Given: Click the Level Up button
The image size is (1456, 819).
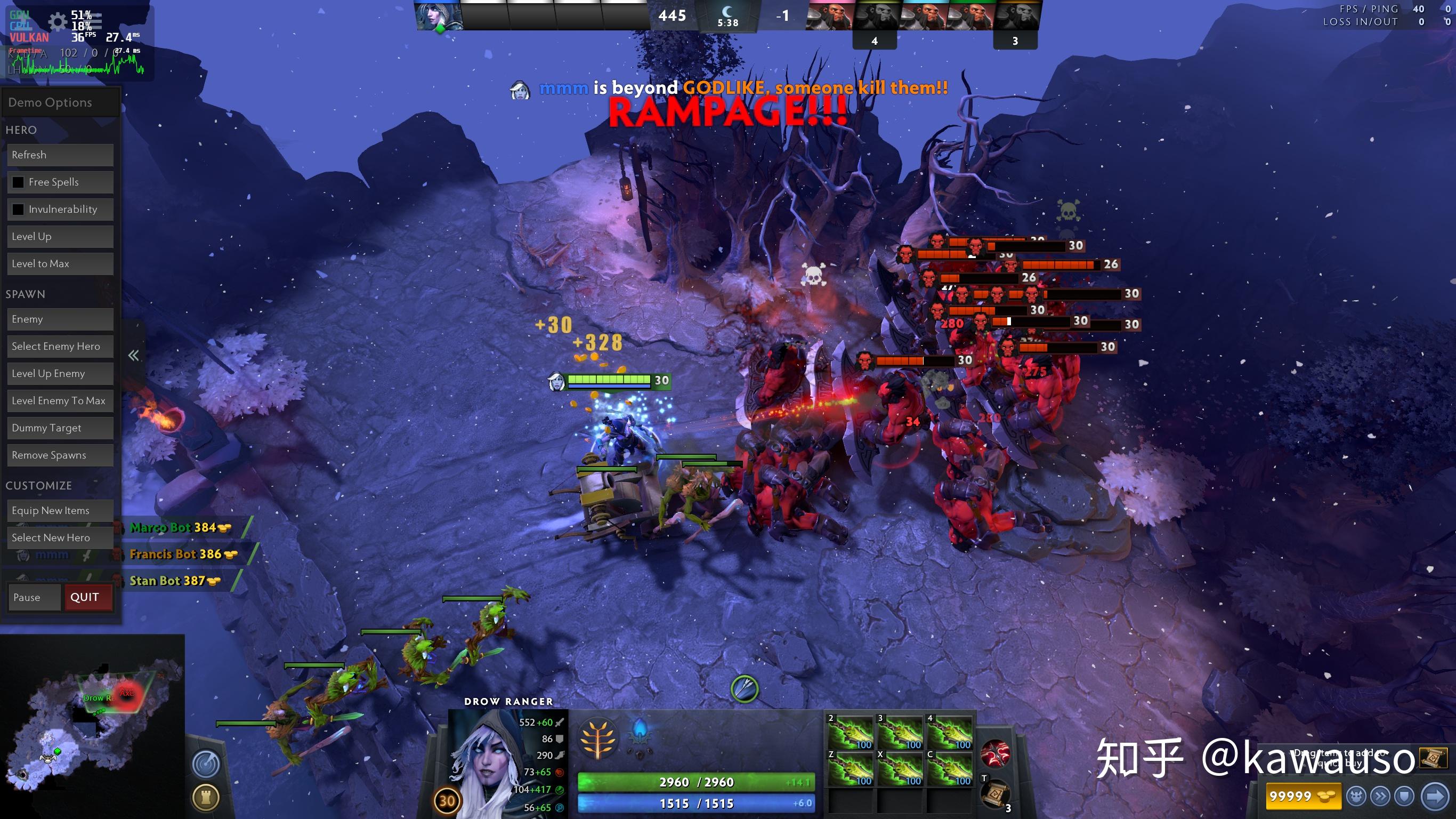Looking at the screenshot, I should (x=60, y=236).
